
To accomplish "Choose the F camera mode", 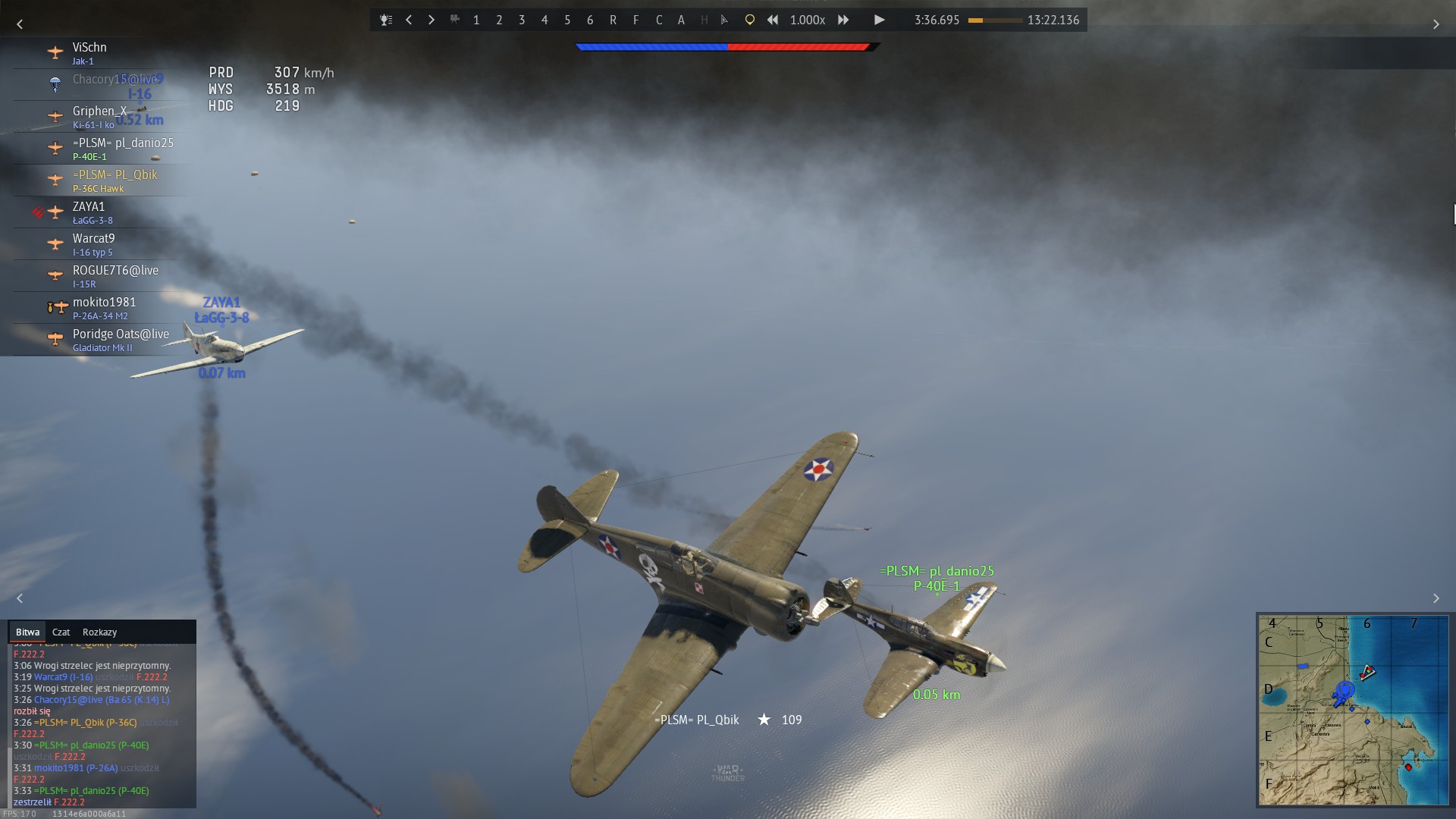I will click(x=635, y=20).
